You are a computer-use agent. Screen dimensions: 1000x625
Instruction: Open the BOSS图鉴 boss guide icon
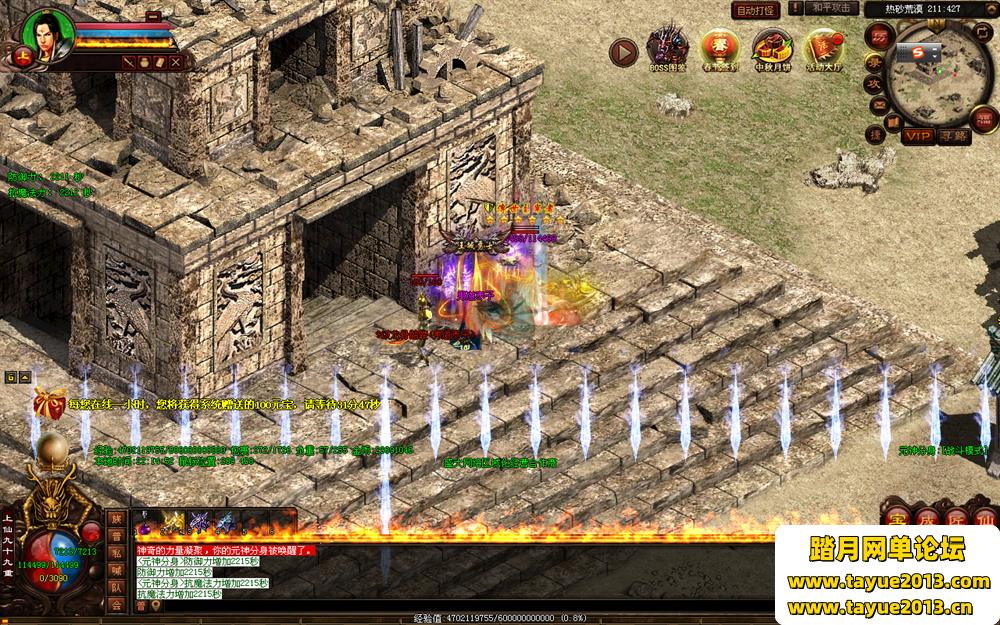(667, 49)
